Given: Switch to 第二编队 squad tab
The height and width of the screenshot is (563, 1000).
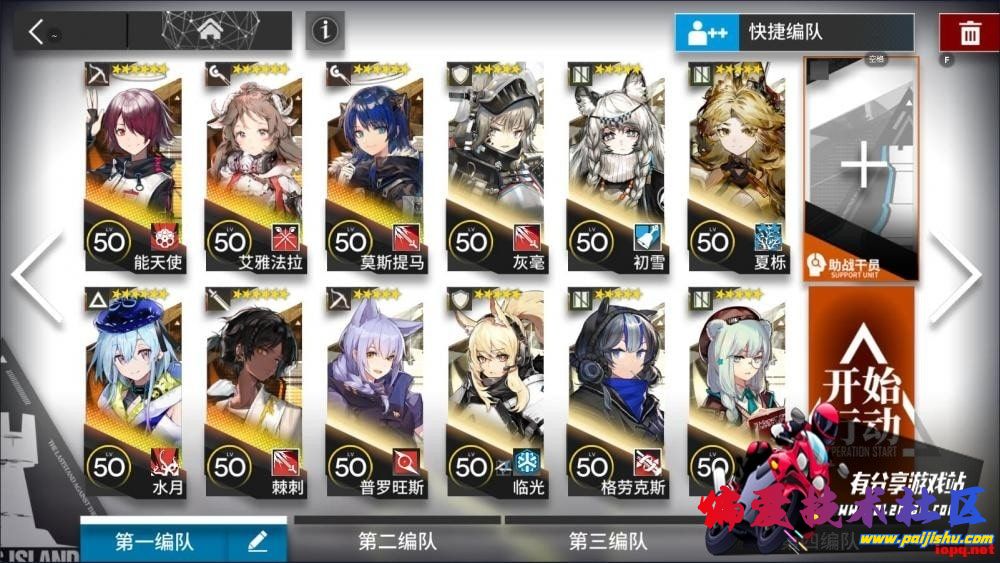Looking at the screenshot, I should (x=397, y=541).
